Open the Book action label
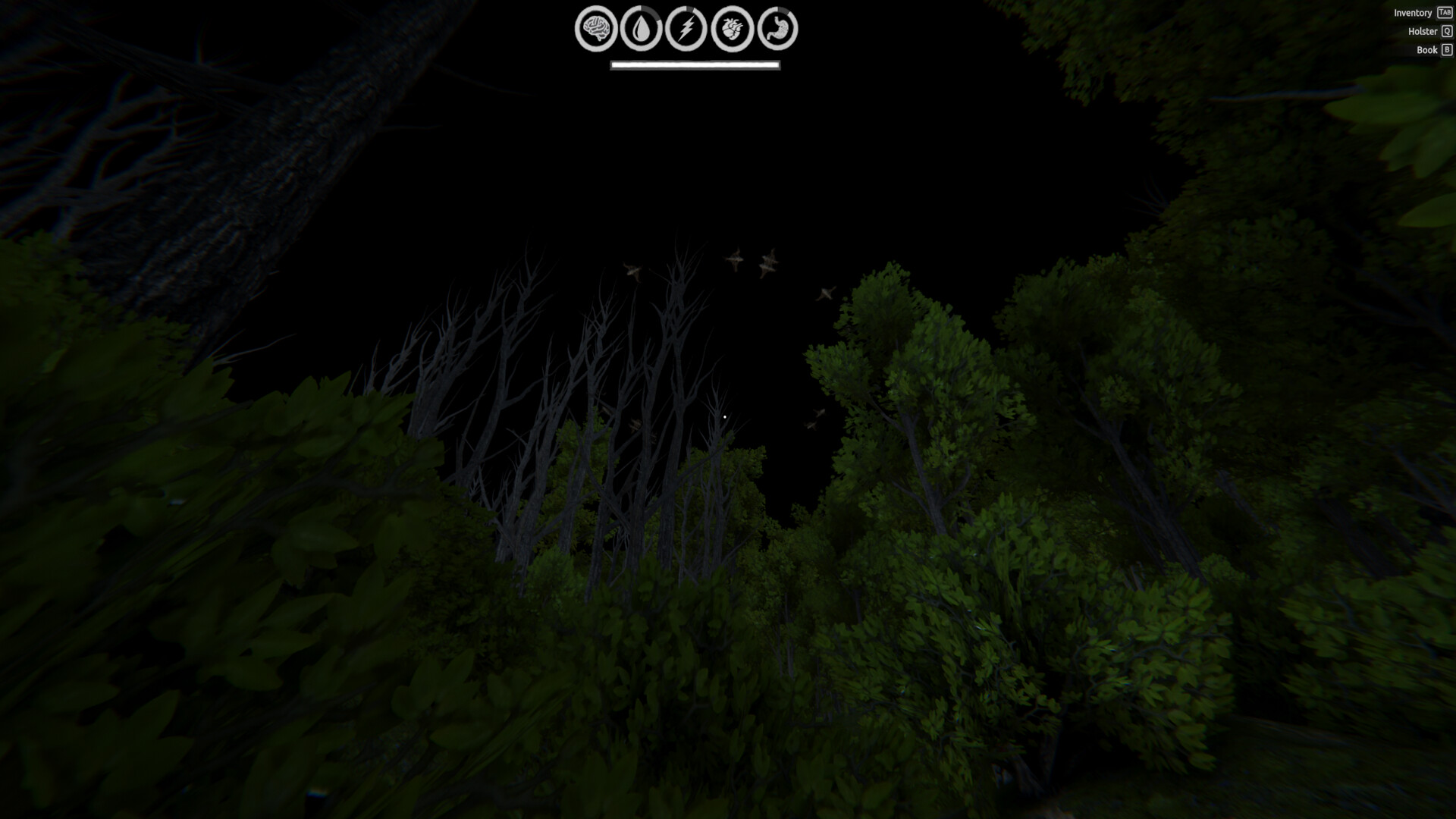The image size is (1456, 819). tap(1426, 50)
